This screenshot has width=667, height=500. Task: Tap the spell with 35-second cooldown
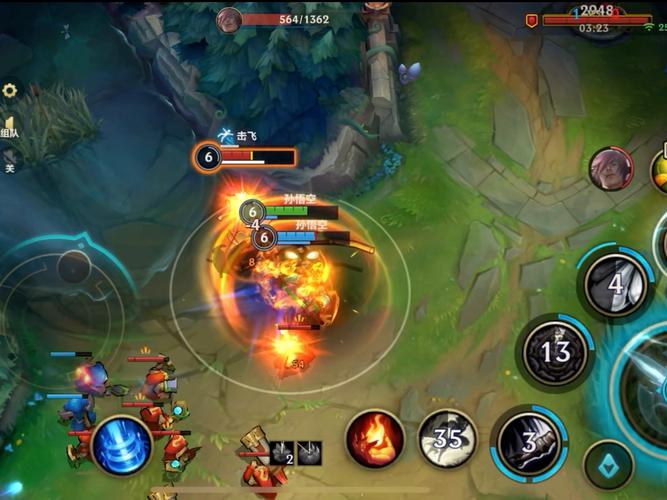[447, 438]
